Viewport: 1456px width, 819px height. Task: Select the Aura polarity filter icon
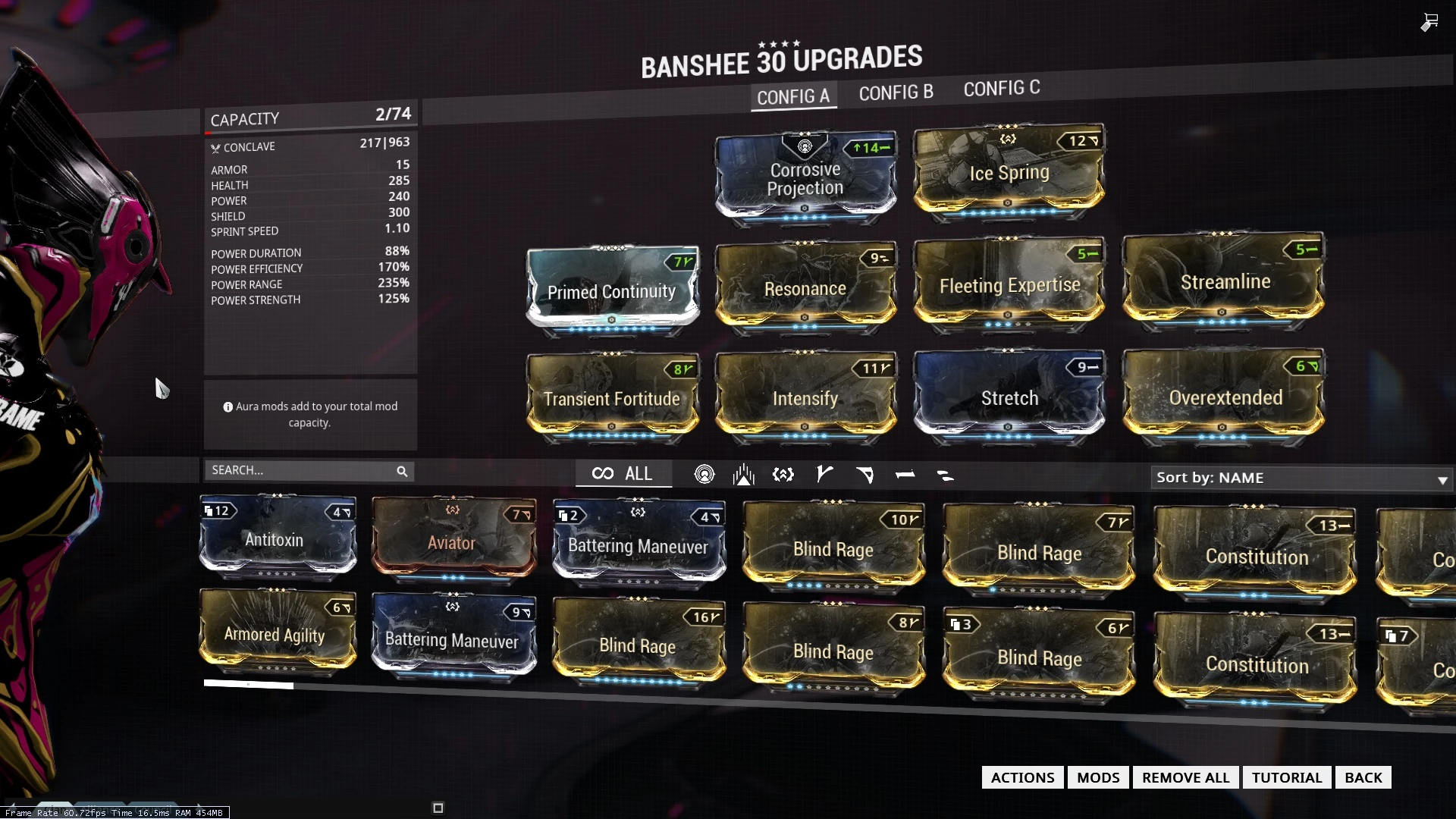[x=705, y=475]
